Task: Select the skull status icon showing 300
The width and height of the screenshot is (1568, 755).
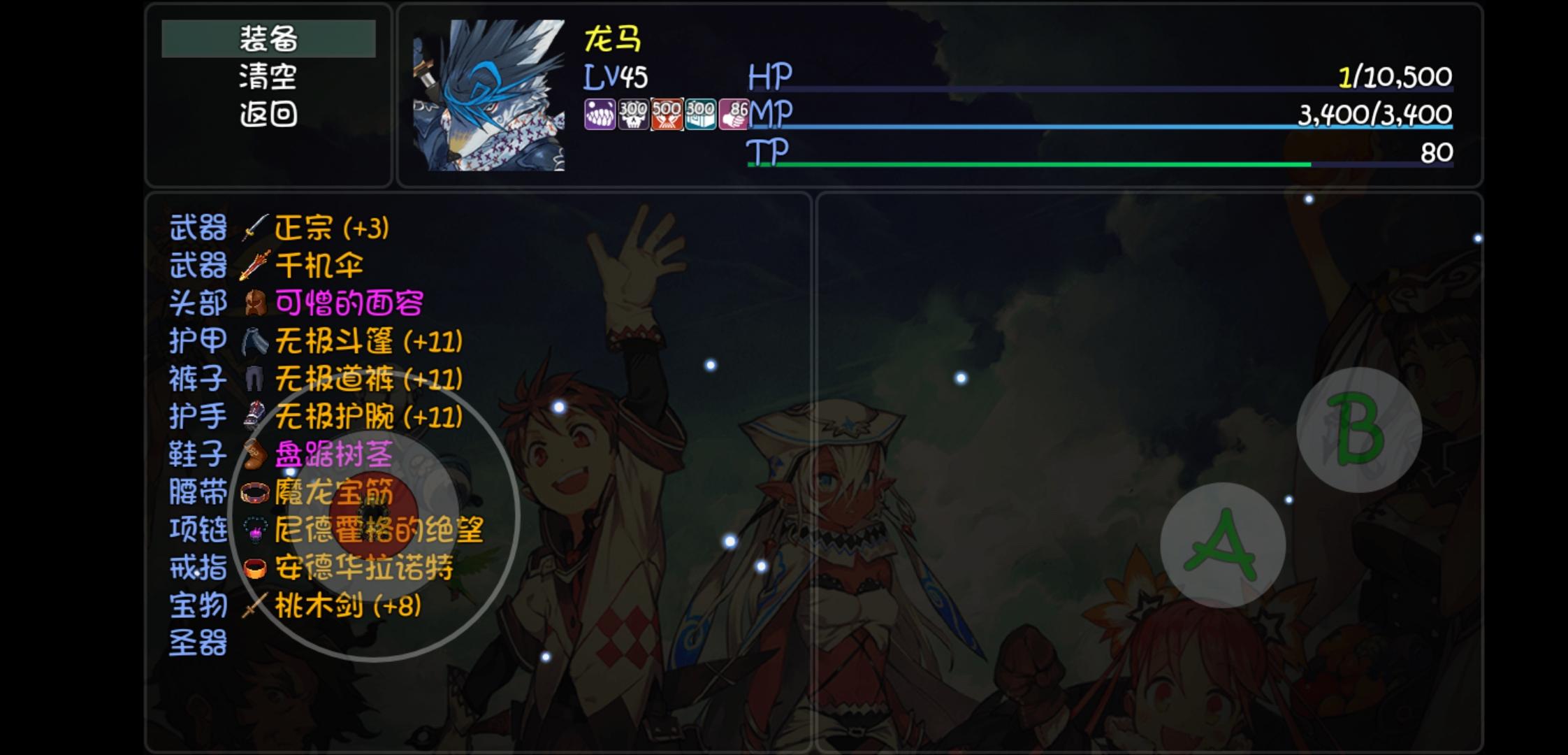Action: pos(632,115)
